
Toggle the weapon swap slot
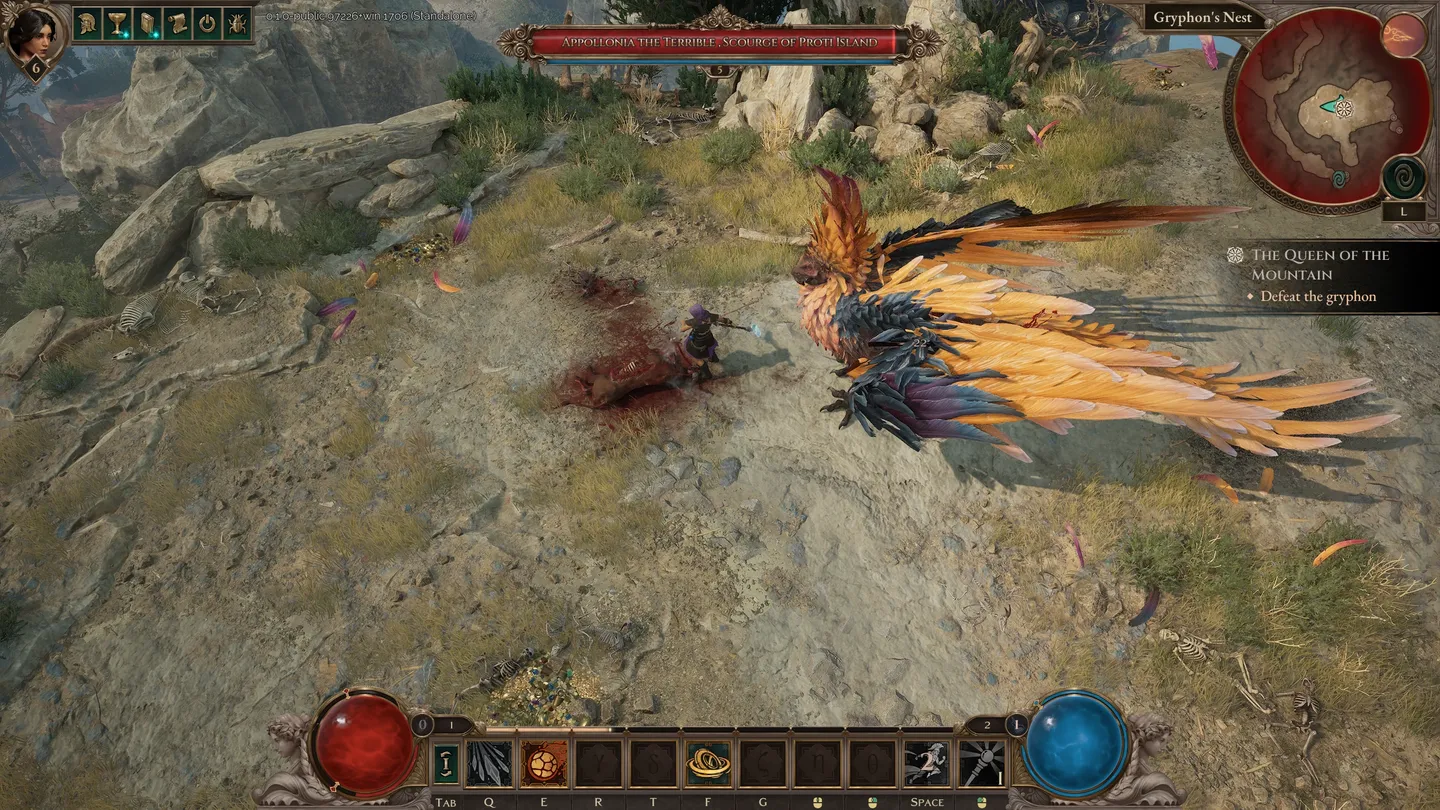pyautogui.click(x=446, y=764)
